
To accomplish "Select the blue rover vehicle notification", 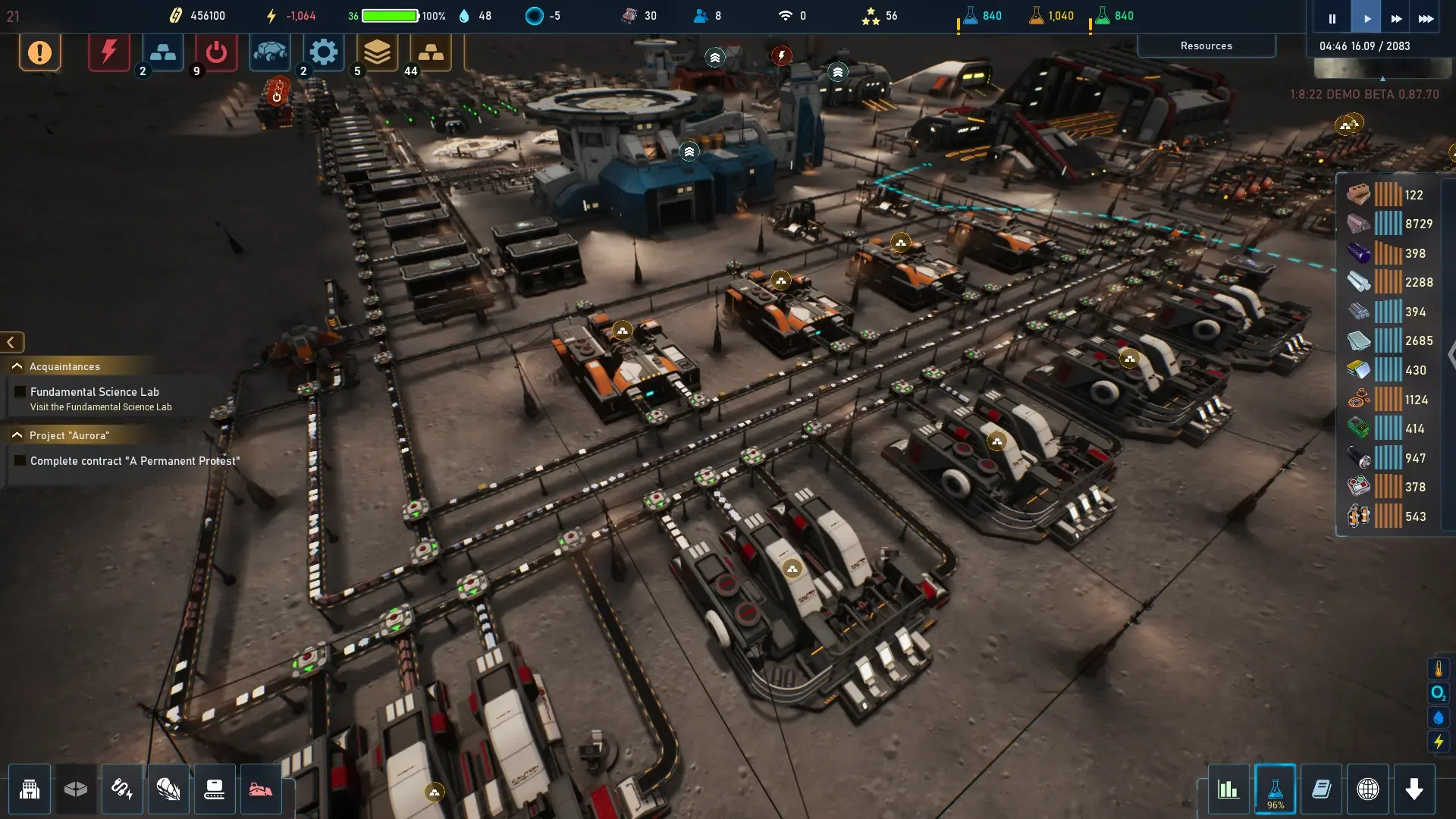I will point(270,52).
